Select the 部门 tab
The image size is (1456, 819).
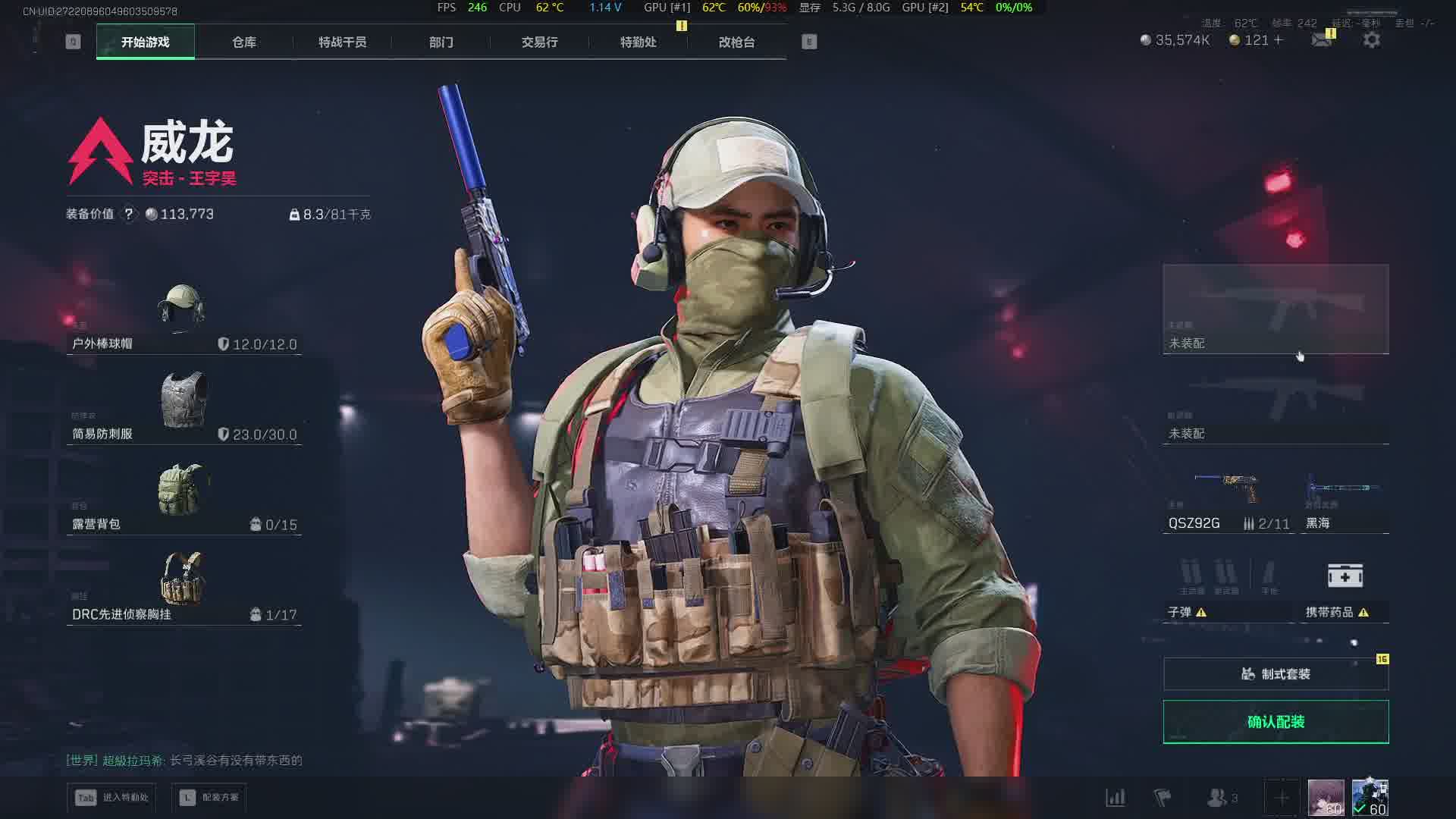click(441, 42)
